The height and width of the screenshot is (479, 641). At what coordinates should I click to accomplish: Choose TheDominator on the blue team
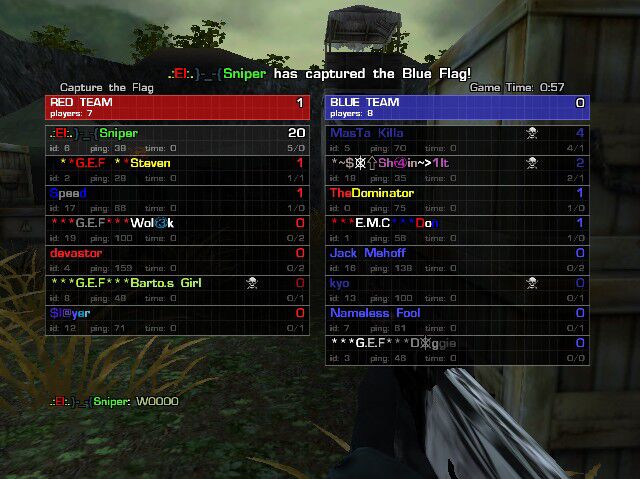pyautogui.click(x=457, y=199)
